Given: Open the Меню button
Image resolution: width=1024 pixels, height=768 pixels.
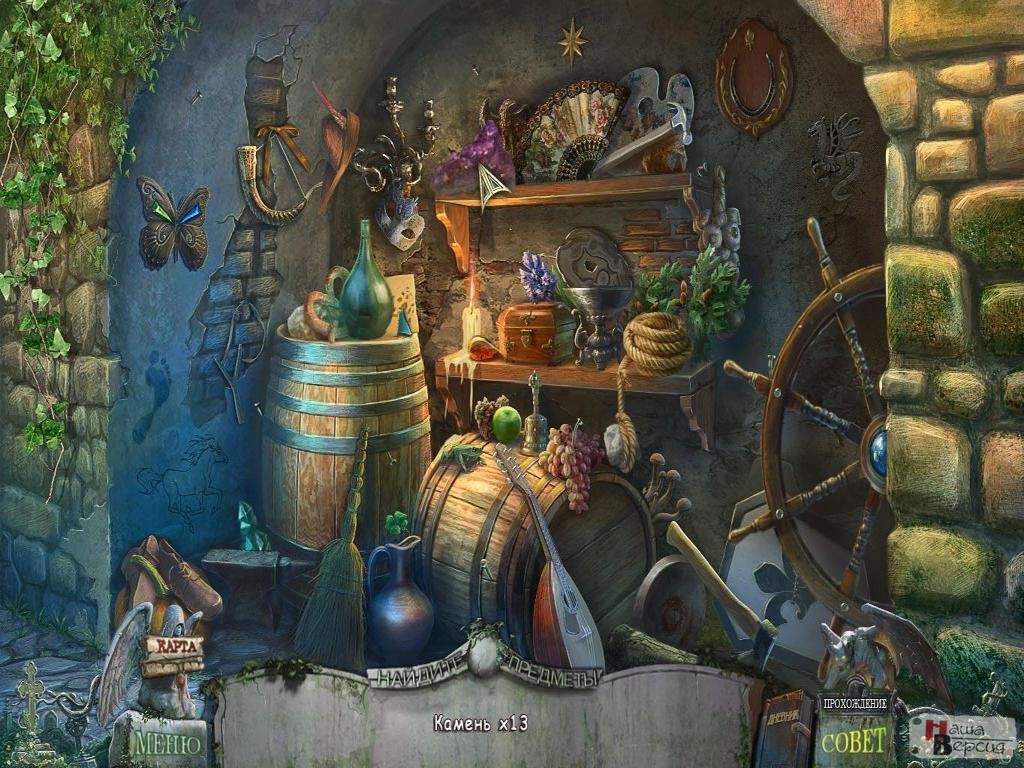Looking at the screenshot, I should (x=167, y=743).
